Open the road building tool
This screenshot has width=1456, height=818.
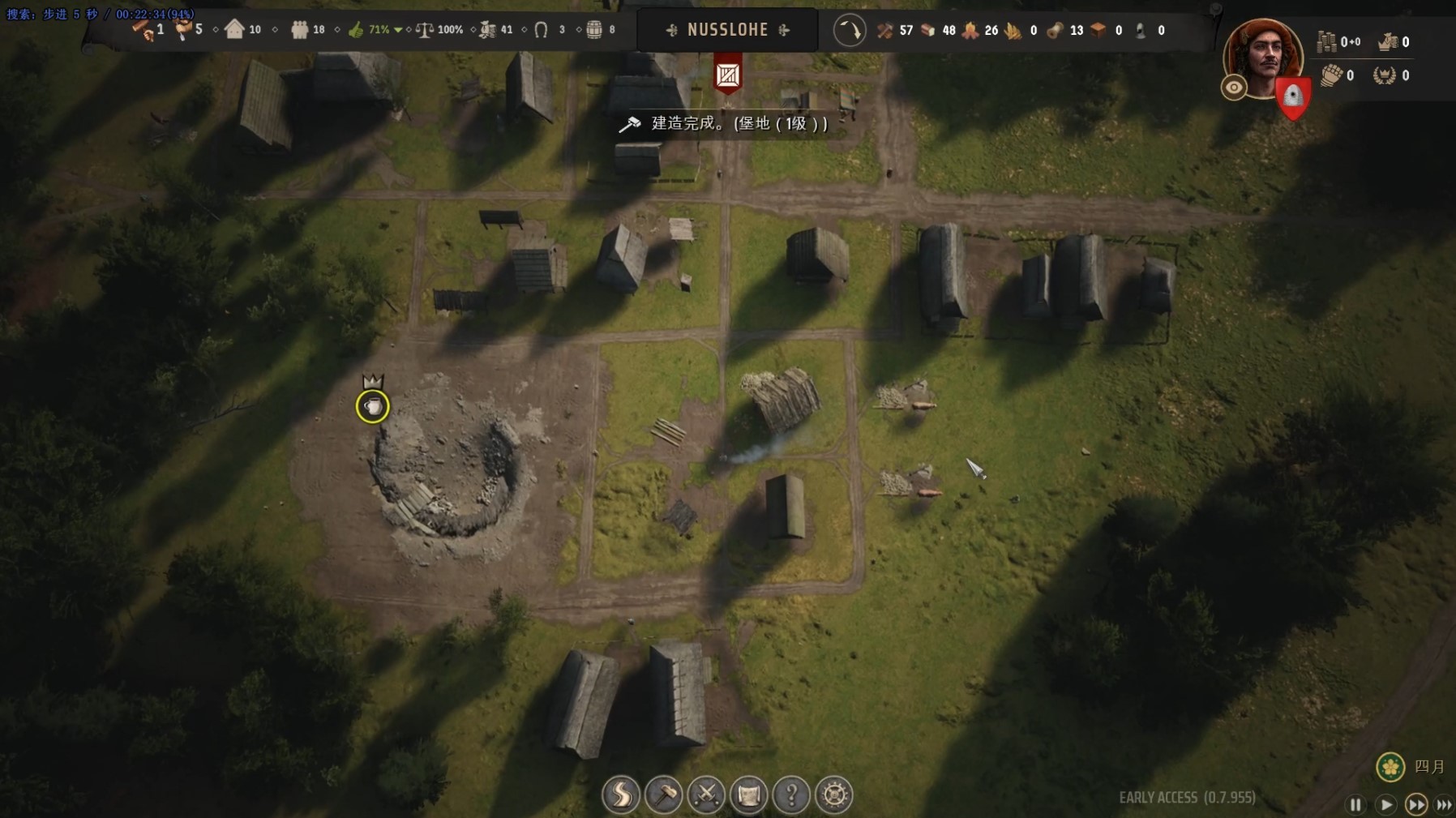pyautogui.click(x=621, y=794)
